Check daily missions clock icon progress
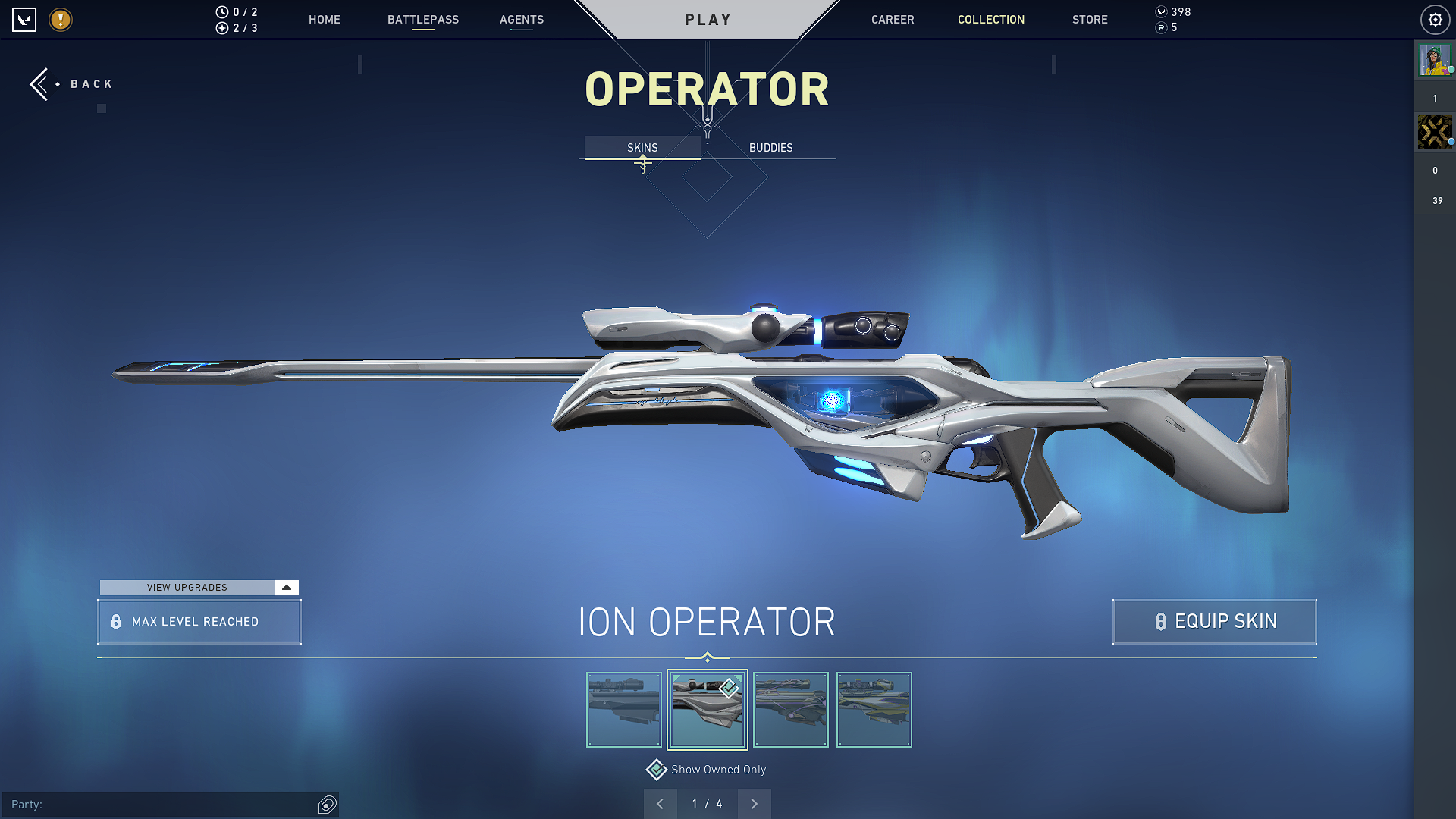 point(221,11)
